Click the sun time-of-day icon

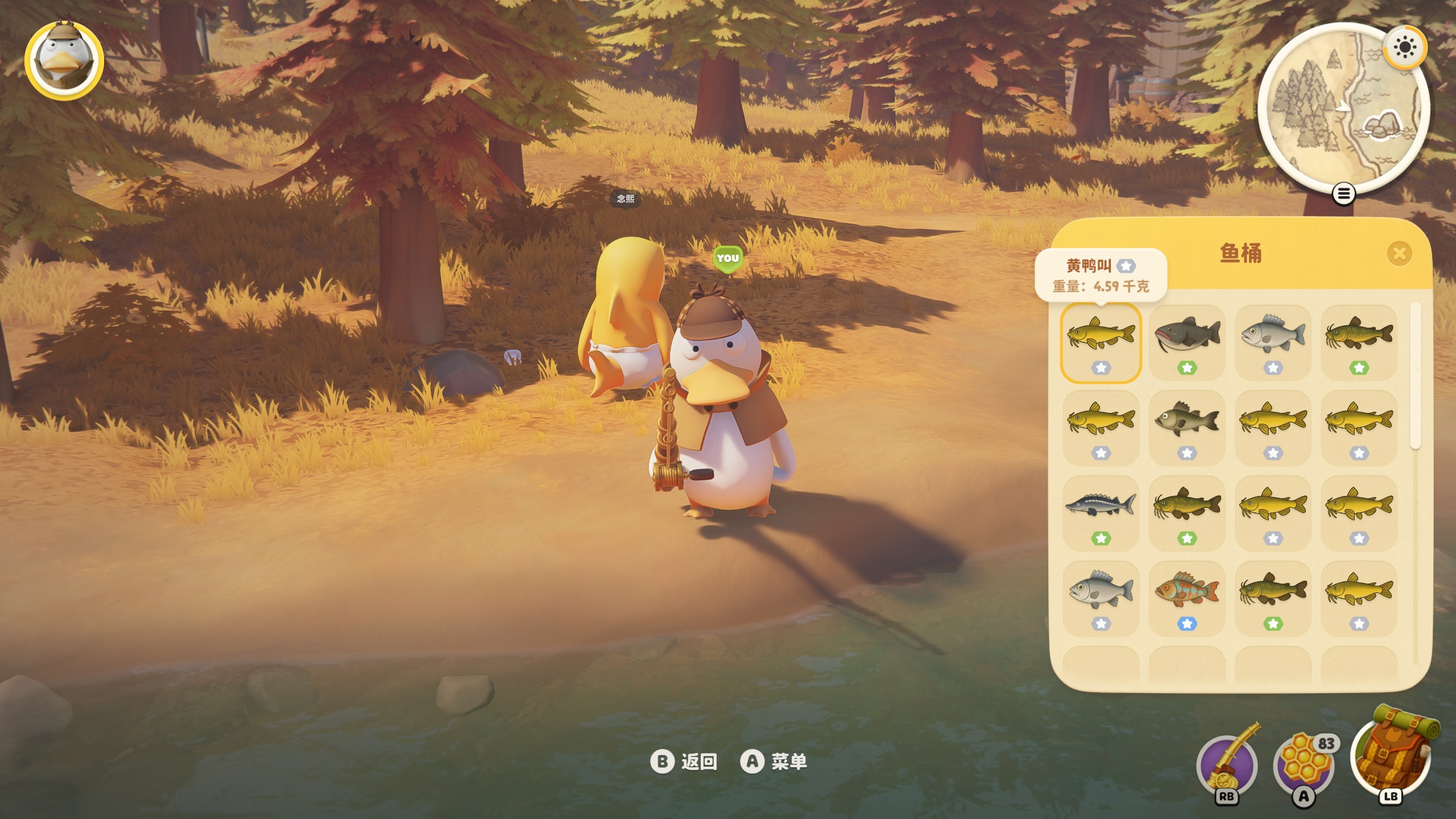[x=1404, y=47]
